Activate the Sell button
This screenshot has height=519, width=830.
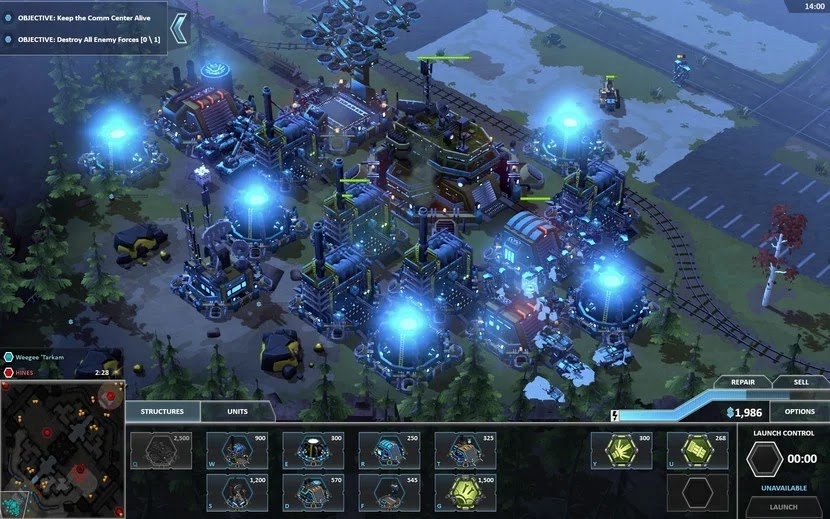click(800, 382)
